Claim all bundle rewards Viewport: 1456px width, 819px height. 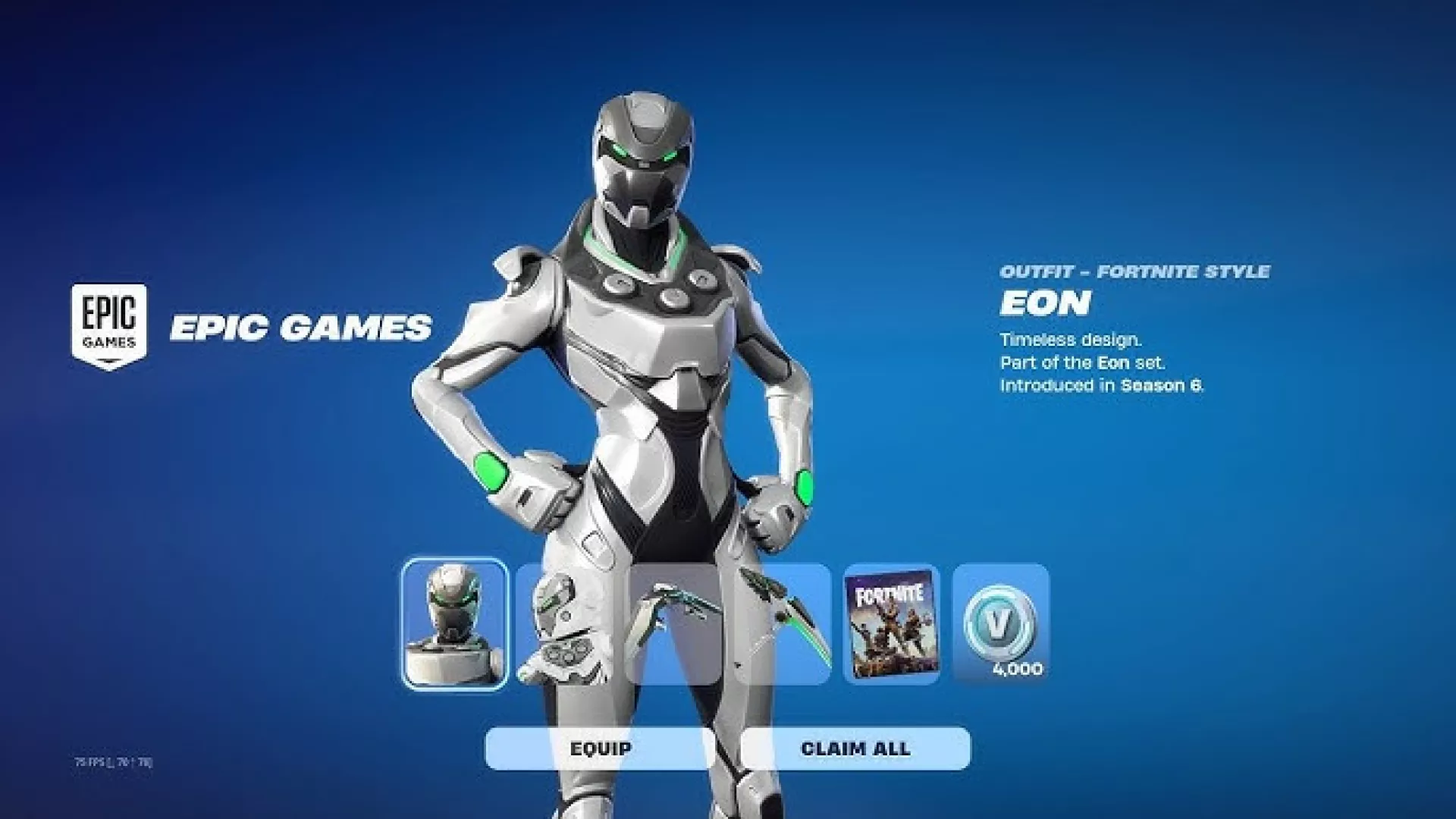click(x=855, y=748)
